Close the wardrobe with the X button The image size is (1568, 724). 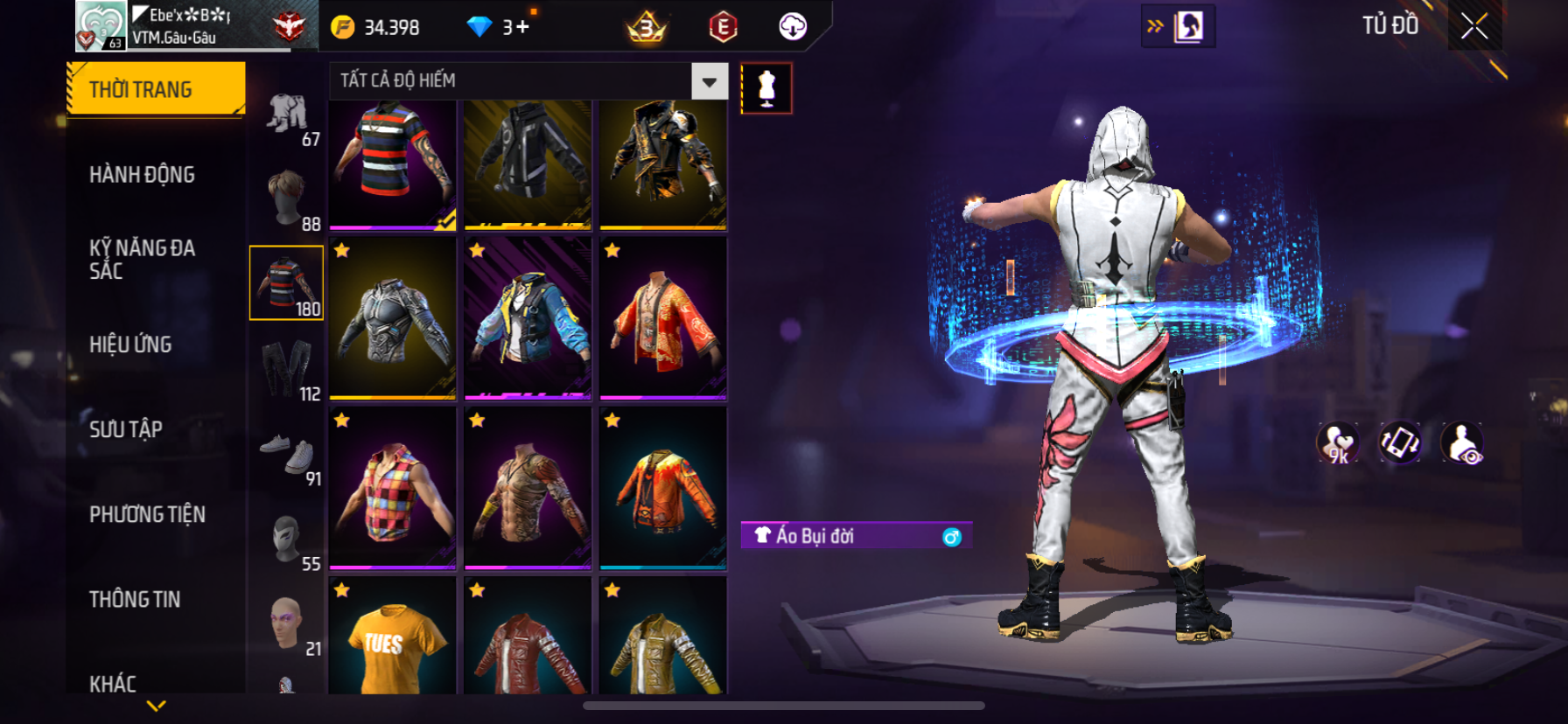(x=1474, y=27)
